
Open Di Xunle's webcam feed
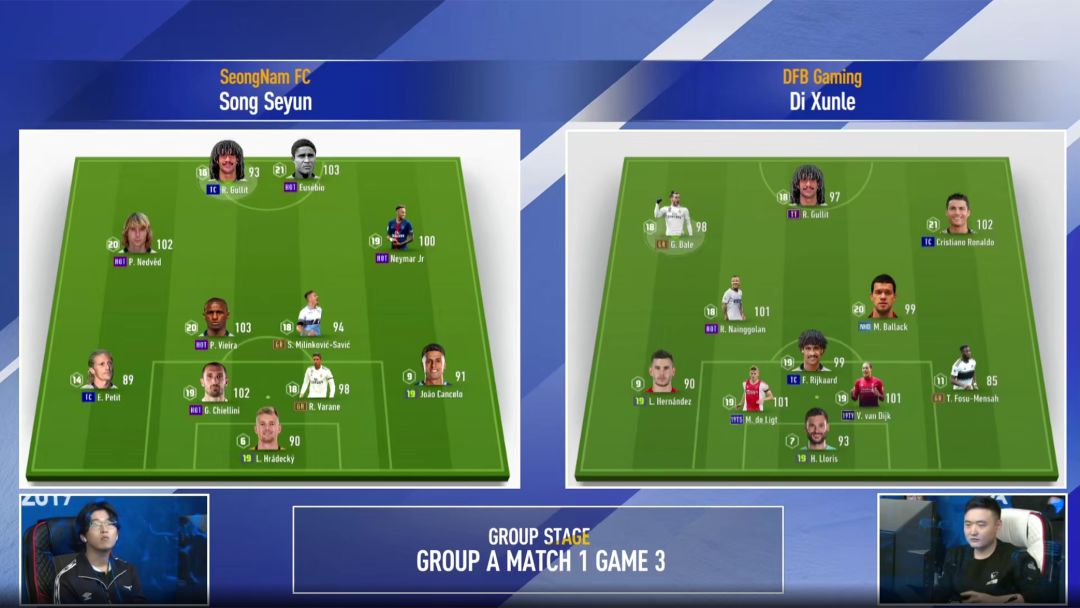coord(972,549)
